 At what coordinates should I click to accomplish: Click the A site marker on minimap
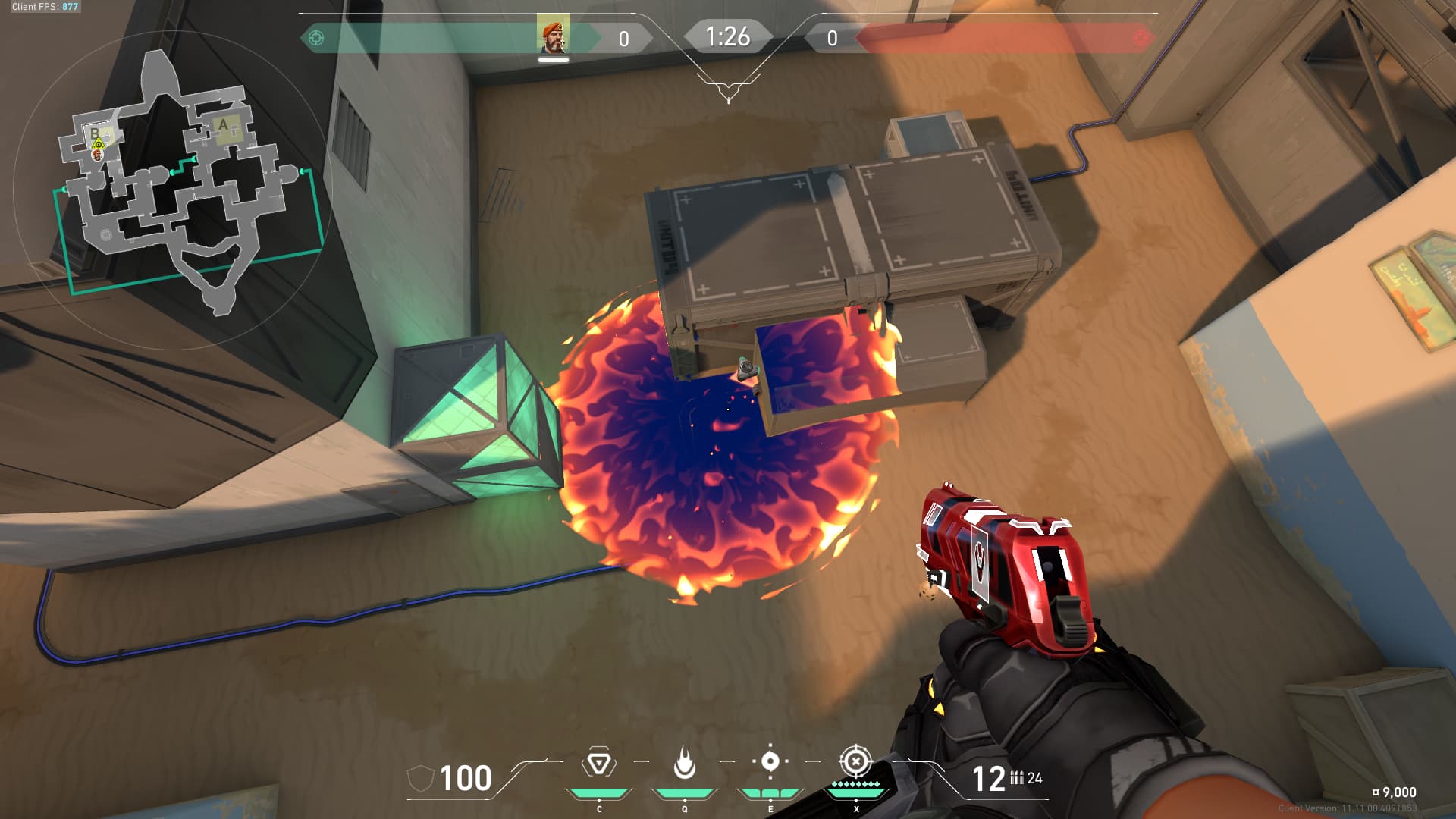[223, 125]
